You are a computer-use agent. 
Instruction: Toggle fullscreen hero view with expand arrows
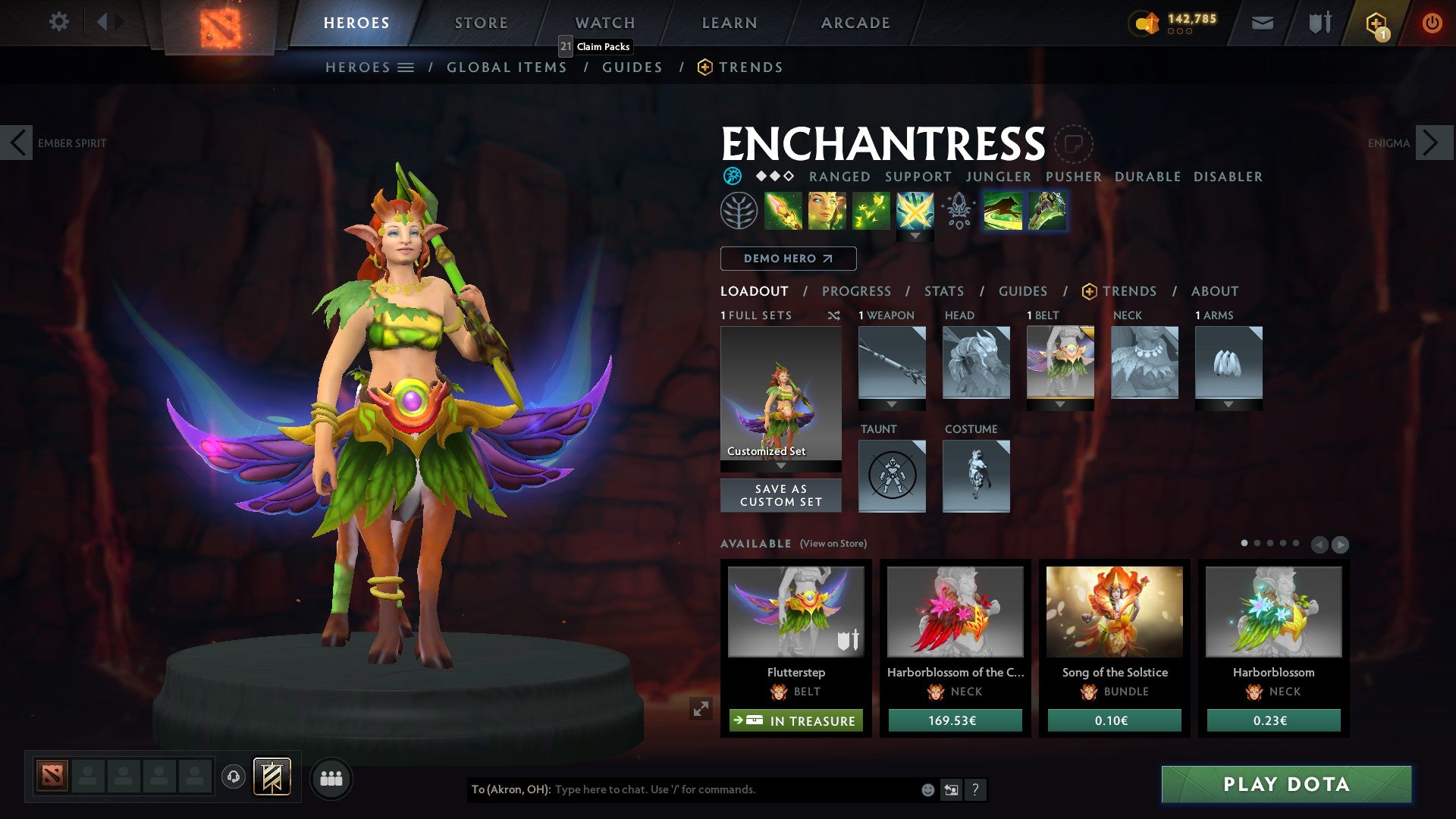pyautogui.click(x=701, y=707)
